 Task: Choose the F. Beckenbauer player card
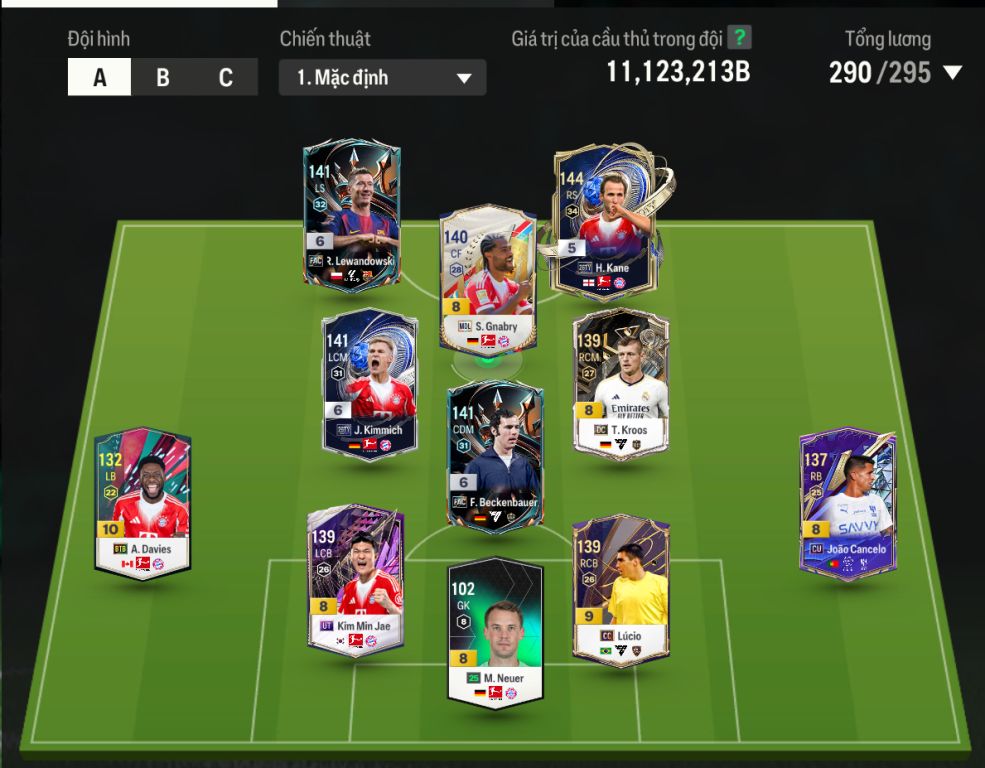point(494,456)
